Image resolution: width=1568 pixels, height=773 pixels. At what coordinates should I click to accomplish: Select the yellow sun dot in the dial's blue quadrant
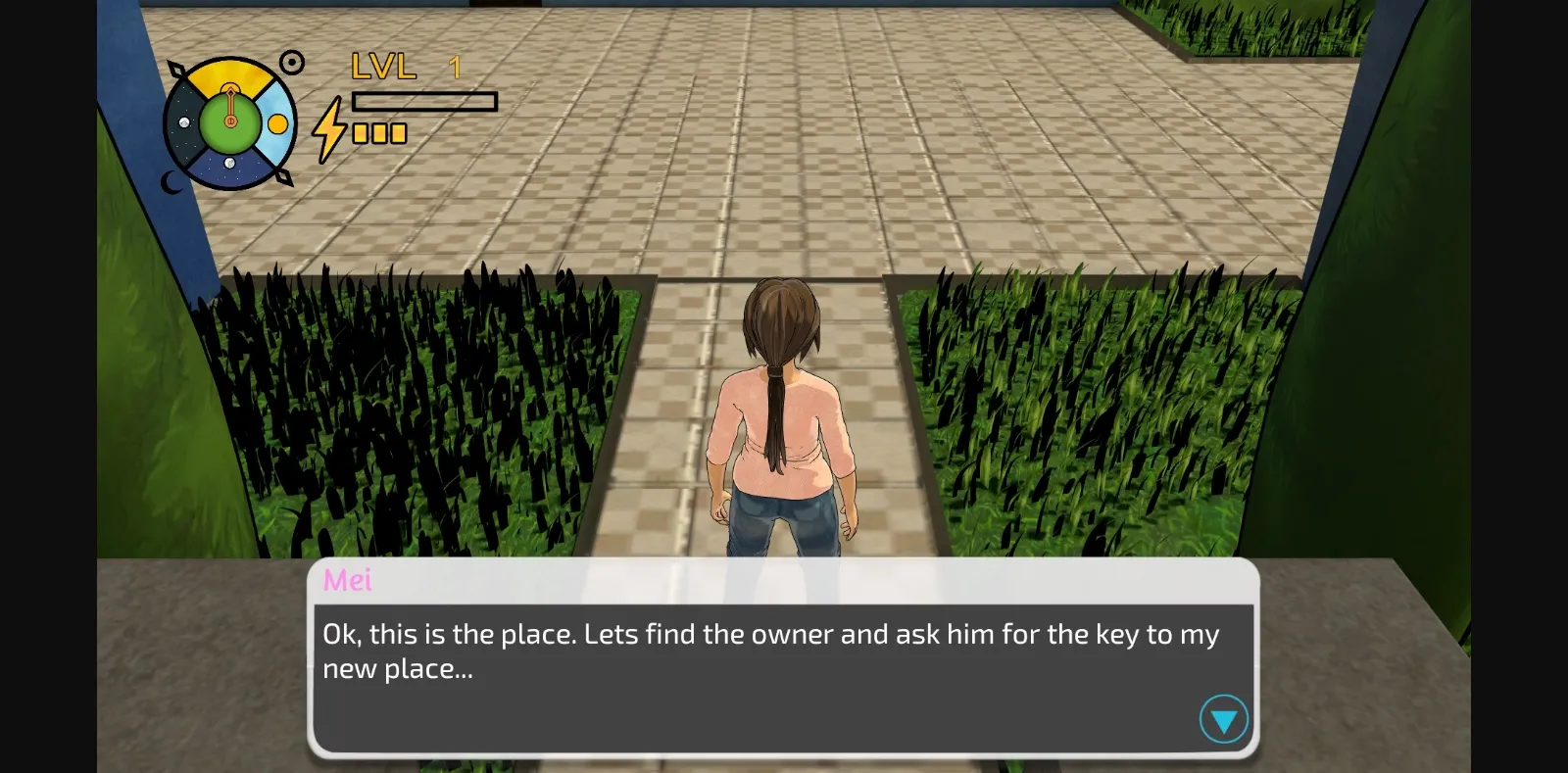(277, 124)
